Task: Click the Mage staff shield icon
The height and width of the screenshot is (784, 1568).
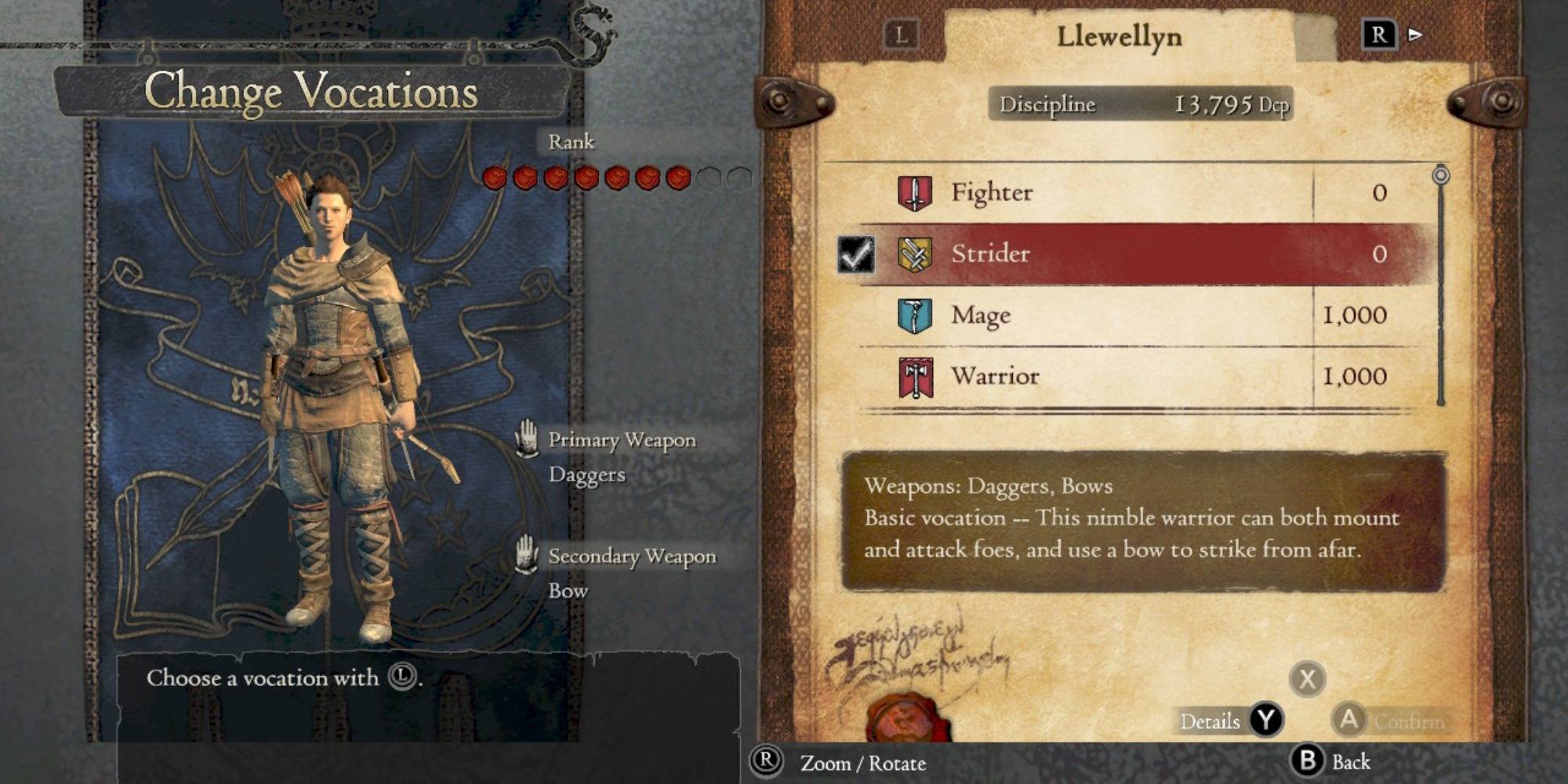Action: tap(914, 315)
